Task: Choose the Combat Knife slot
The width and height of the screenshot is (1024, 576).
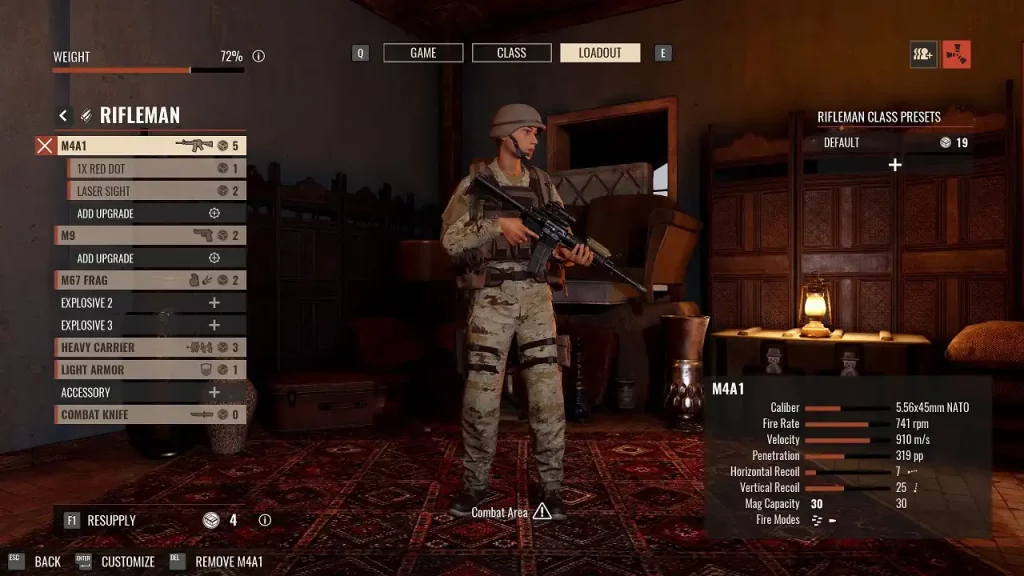Action: (x=150, y=415)
